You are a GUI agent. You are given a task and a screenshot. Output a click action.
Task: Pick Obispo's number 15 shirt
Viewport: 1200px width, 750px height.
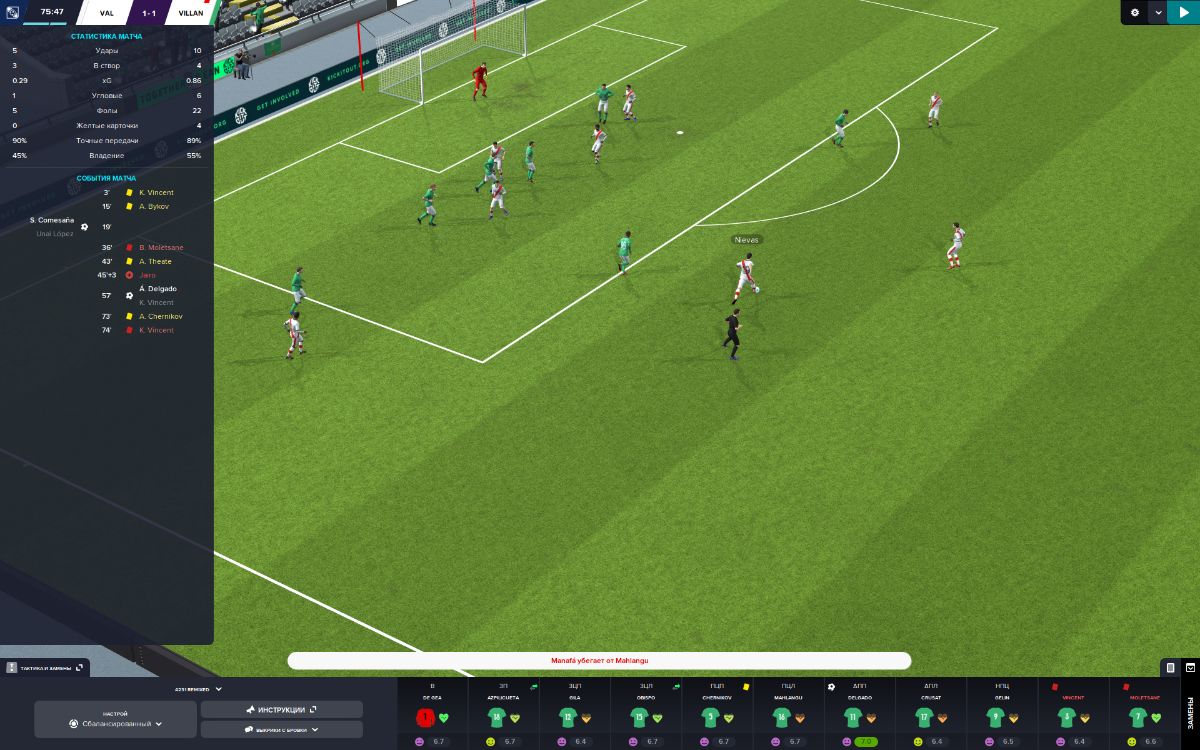point(639,717)
